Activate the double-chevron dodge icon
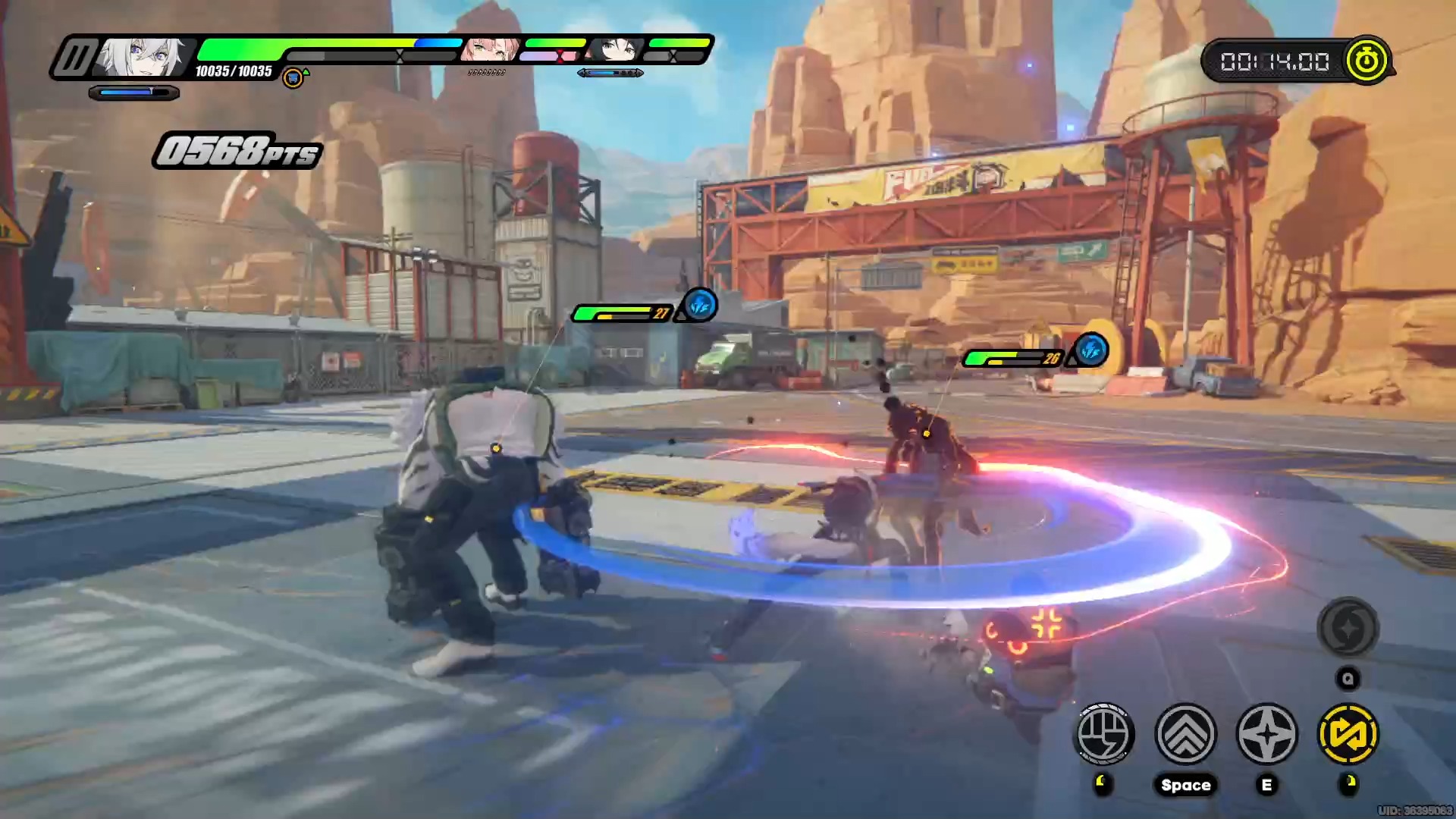 point(1185,733)
